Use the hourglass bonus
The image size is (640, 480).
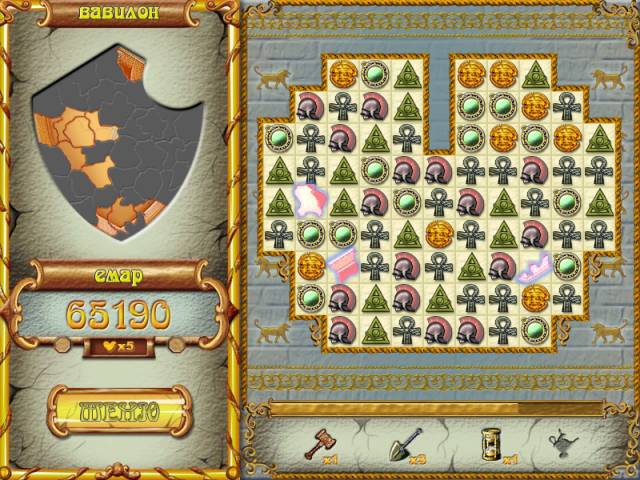[487, 441]
